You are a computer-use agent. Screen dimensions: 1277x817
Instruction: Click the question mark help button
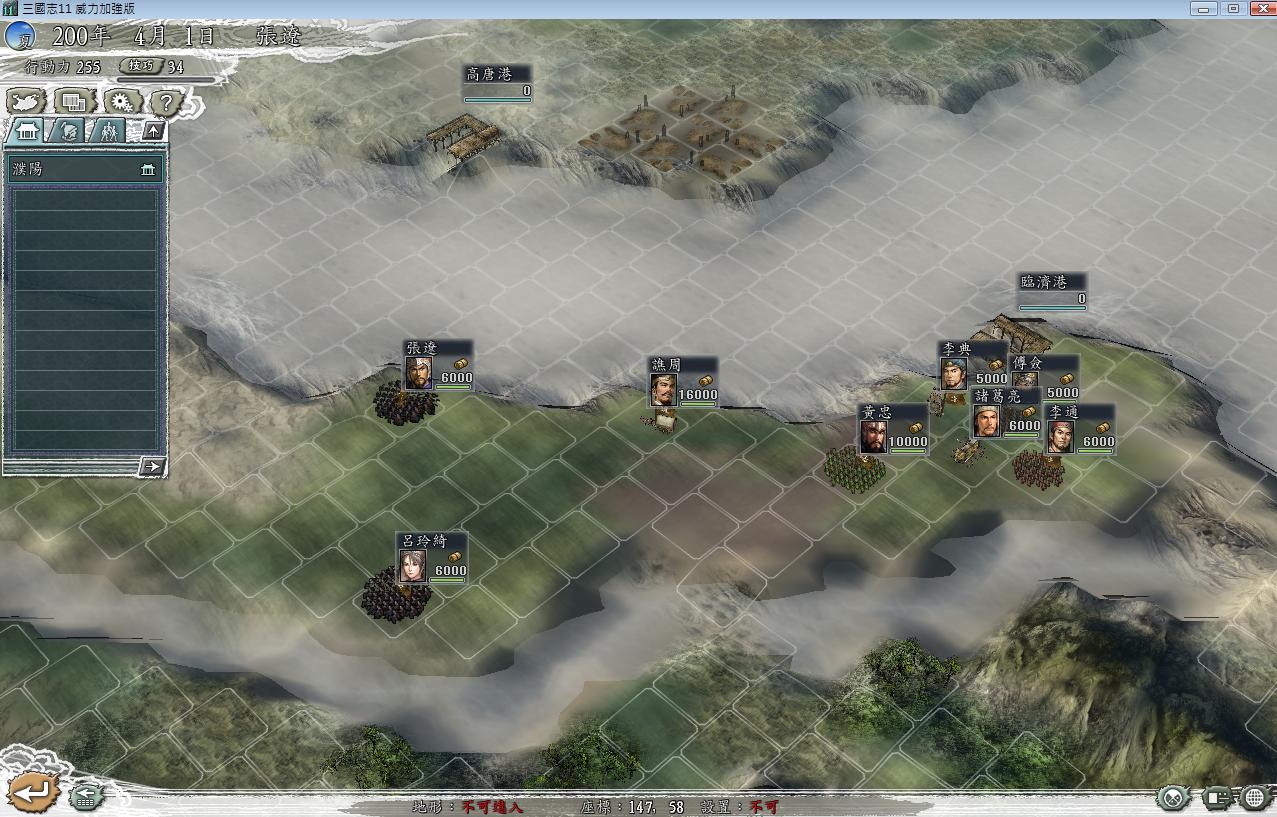tap(168, 101)
